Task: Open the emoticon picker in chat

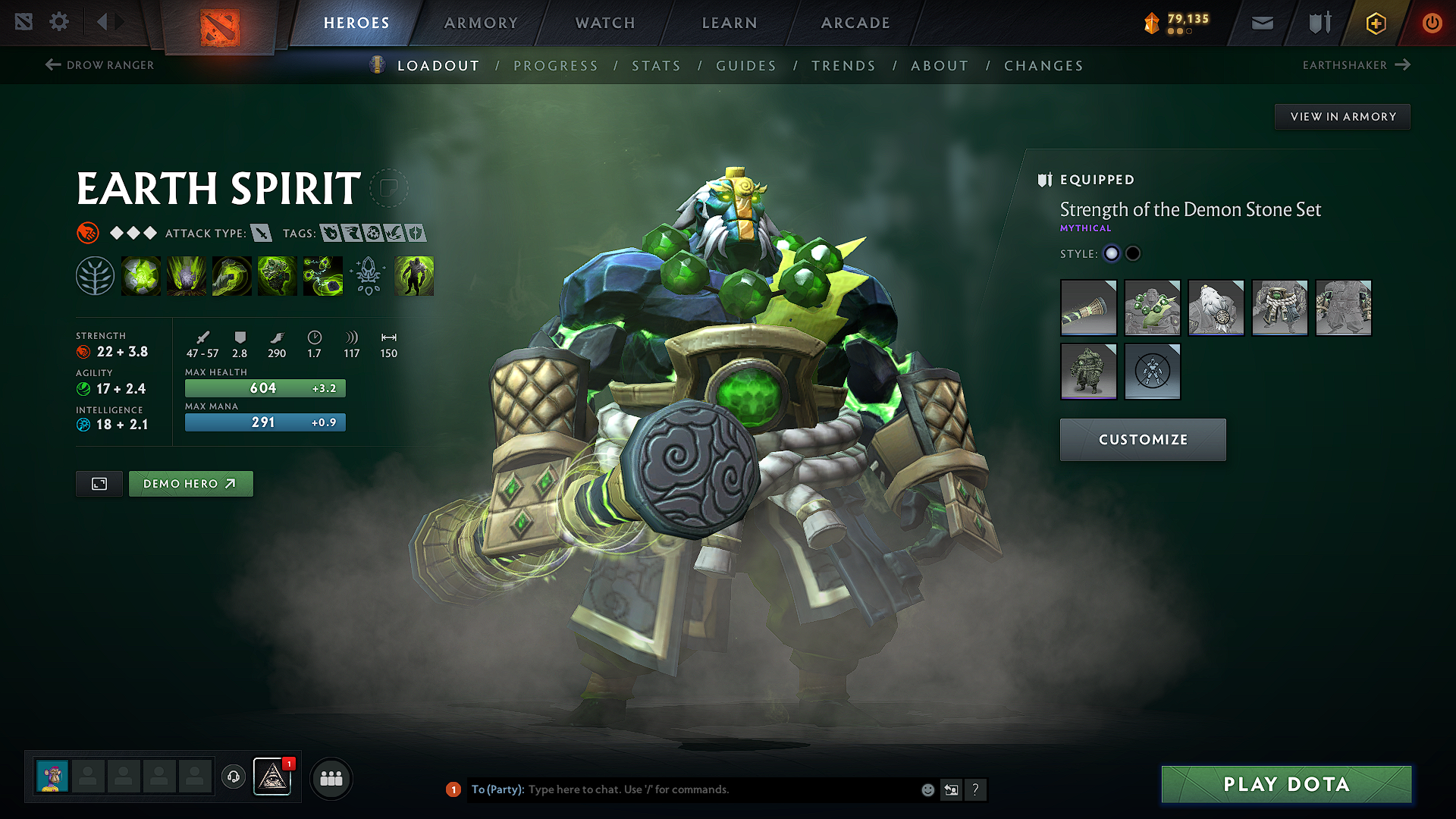Action: (927, 789)
